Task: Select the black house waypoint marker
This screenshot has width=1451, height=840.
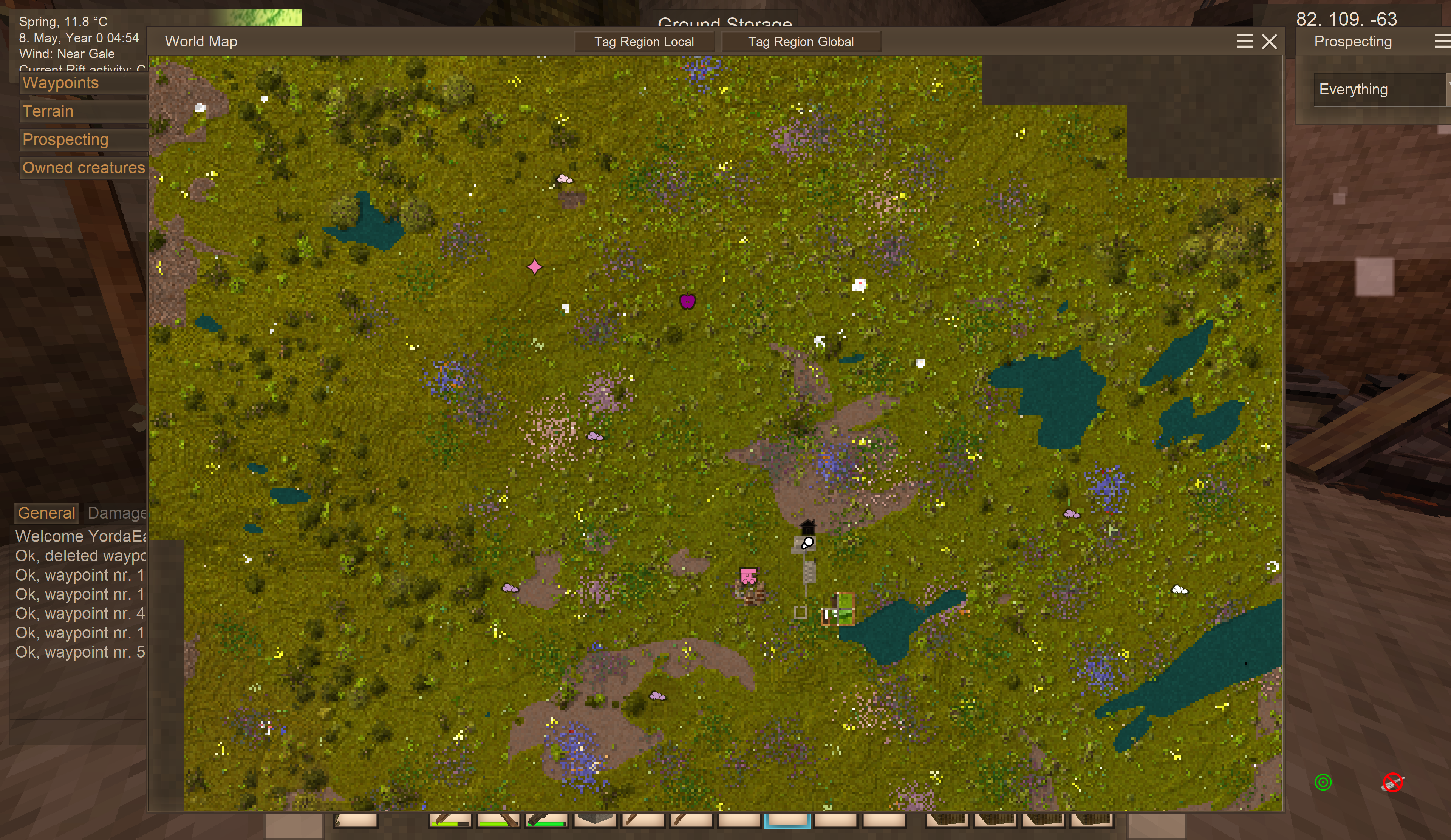Action: pos(808,527)
